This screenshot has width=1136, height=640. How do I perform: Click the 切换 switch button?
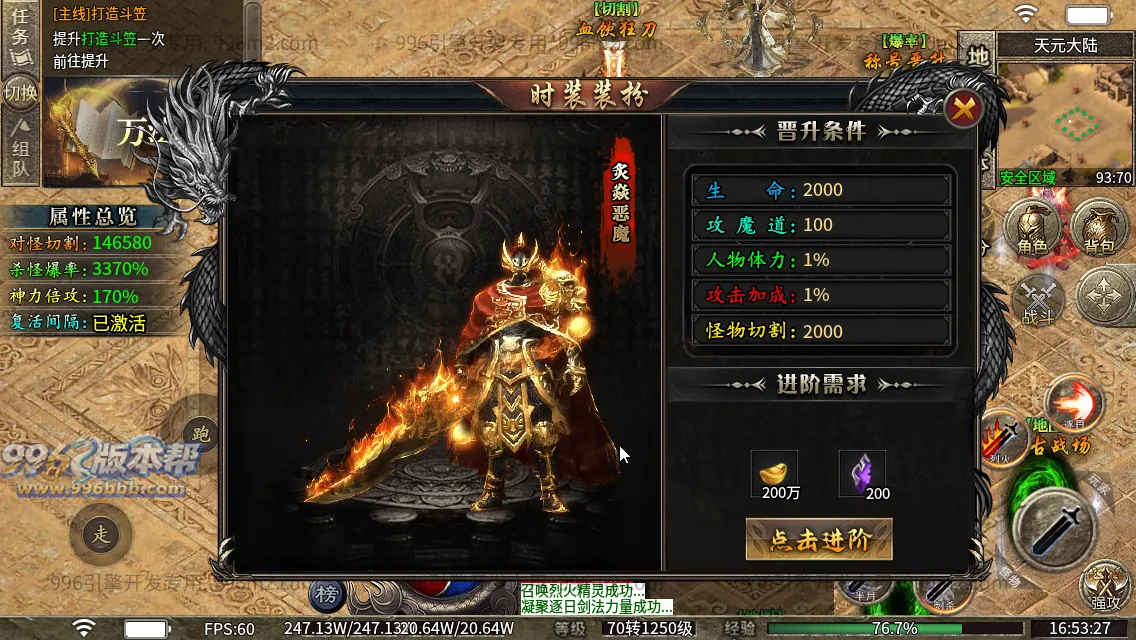pyautogui.click(x=20, y=94)
